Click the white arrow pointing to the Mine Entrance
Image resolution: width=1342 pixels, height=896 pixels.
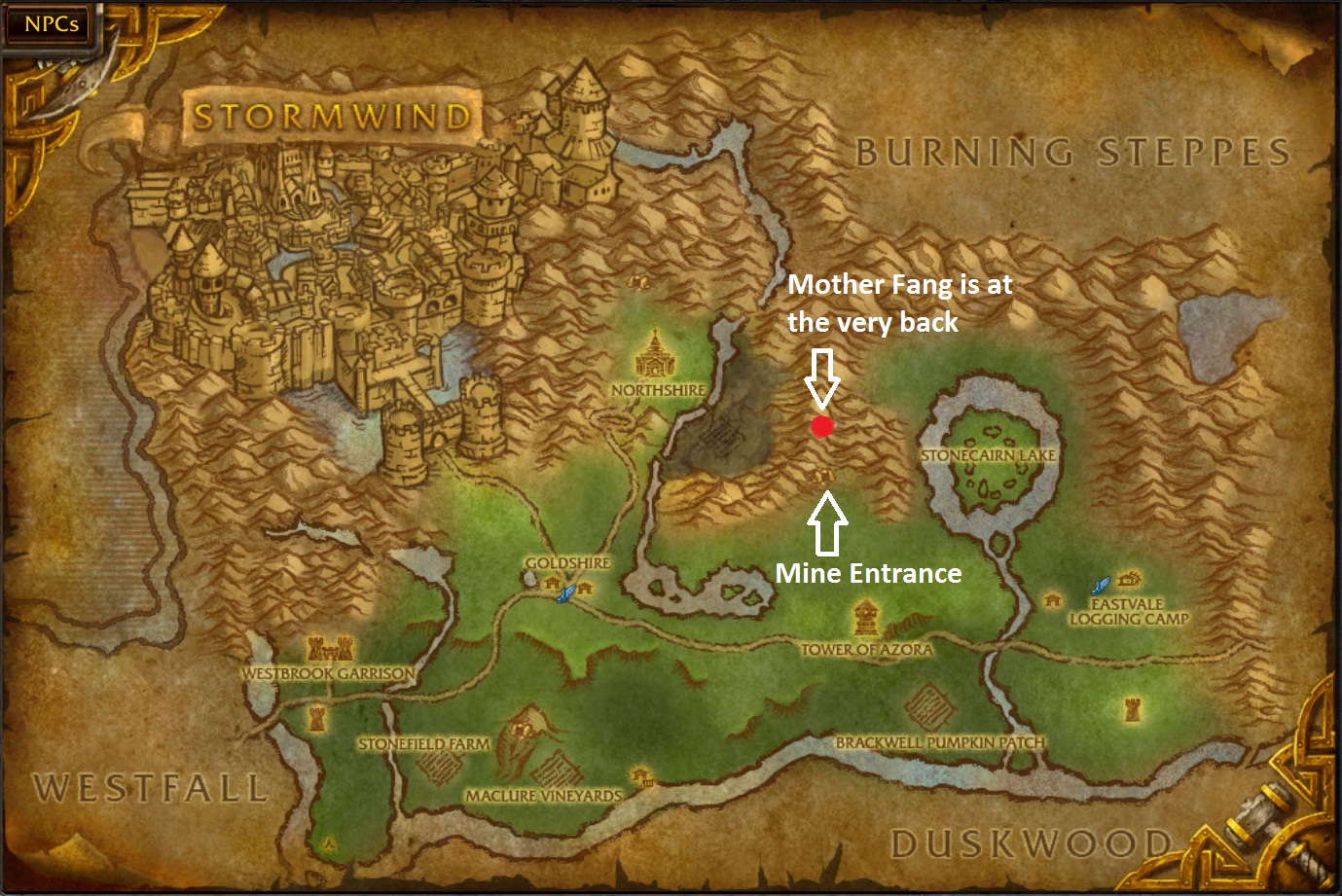click(828, 525)
